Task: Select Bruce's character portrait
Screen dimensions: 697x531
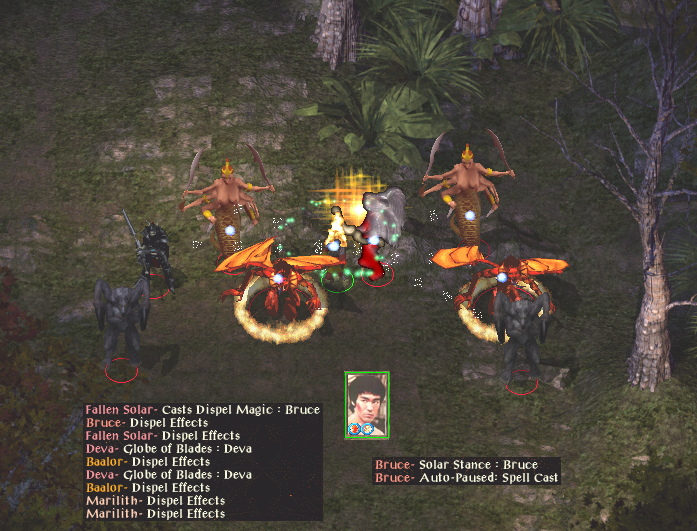Action: [367, 402]
